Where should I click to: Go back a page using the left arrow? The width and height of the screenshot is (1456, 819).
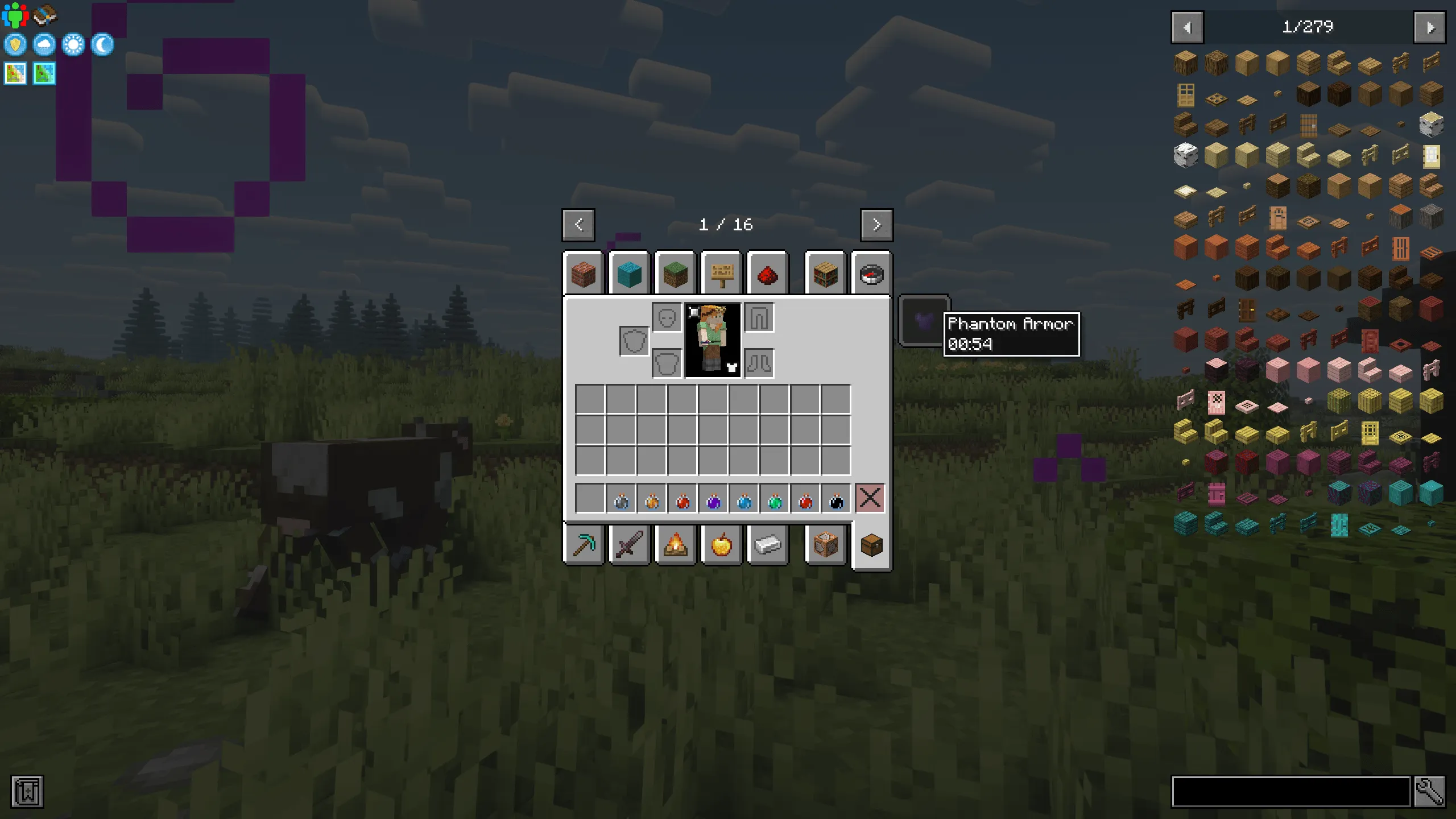pyautogui.click(x=578, y=224)
